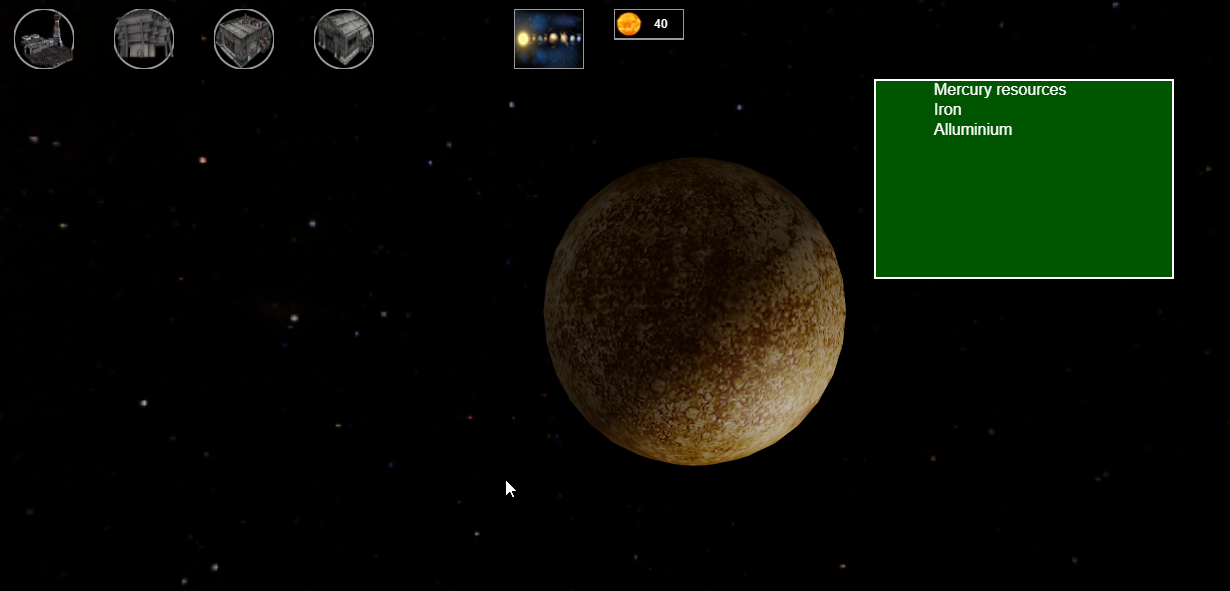Pick the slanted-roof warehouse building icon

pyautogui.click(x=344, y=39)
